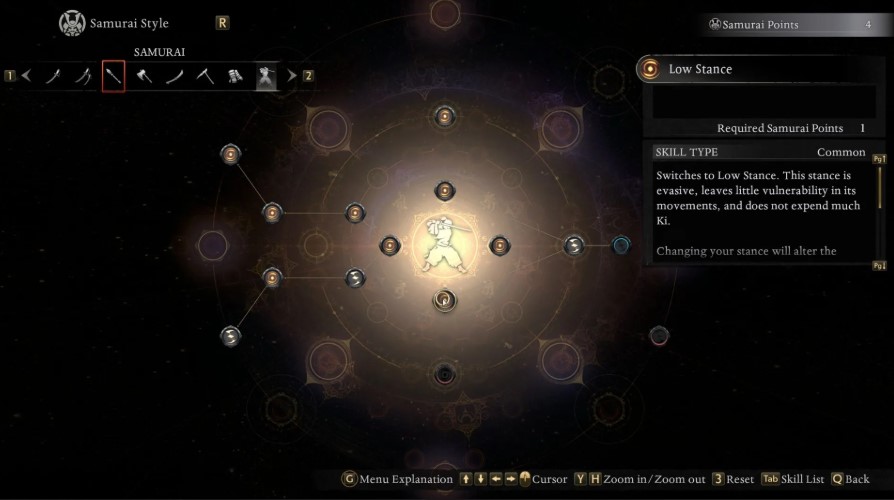Select the spear weapon skill tab
The height and width of the screenshot is (500, 894).
(x=113, y=75)
